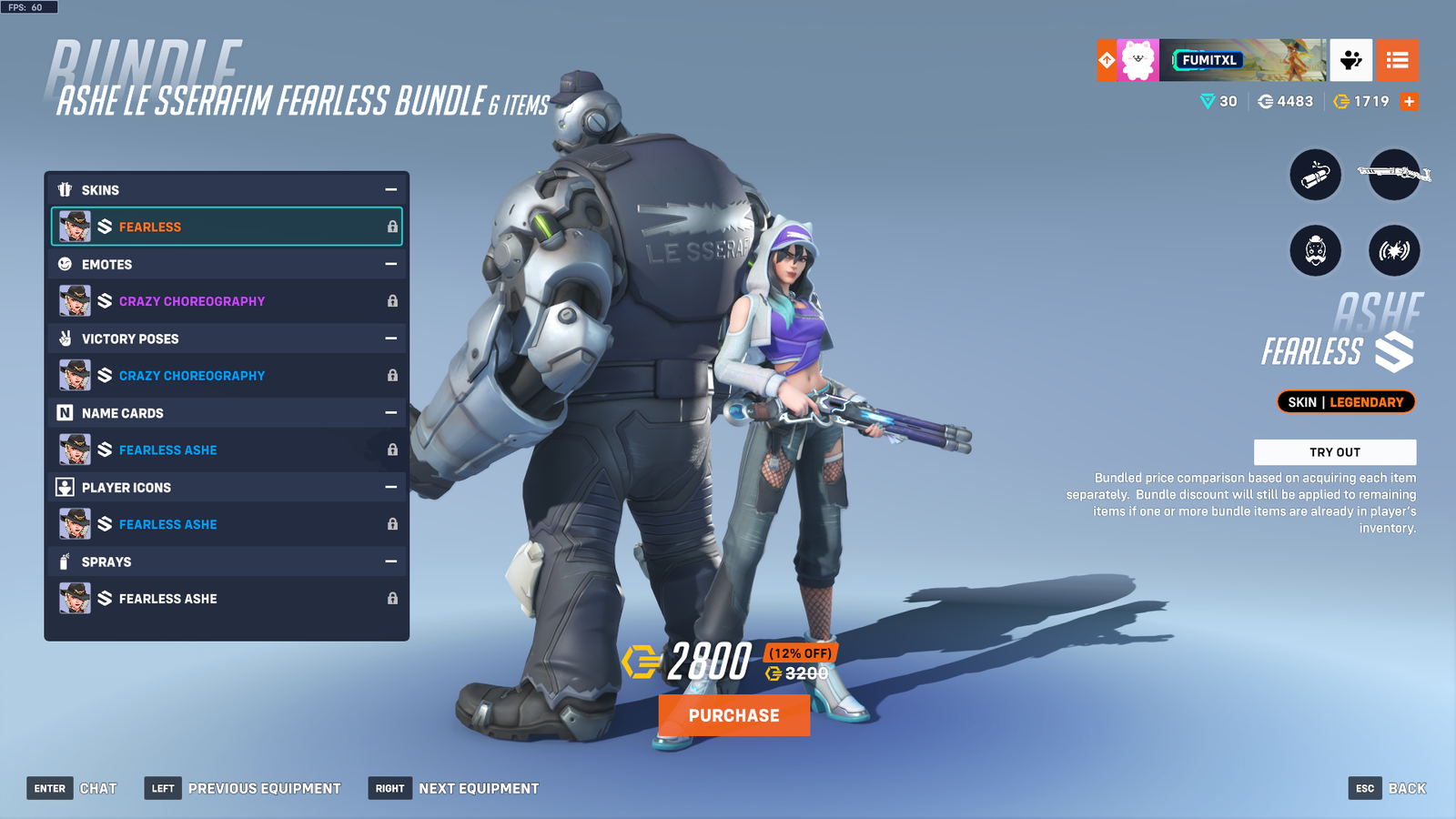
Task: Click the orange plus to buy coins
Action: click(1409, 102)
